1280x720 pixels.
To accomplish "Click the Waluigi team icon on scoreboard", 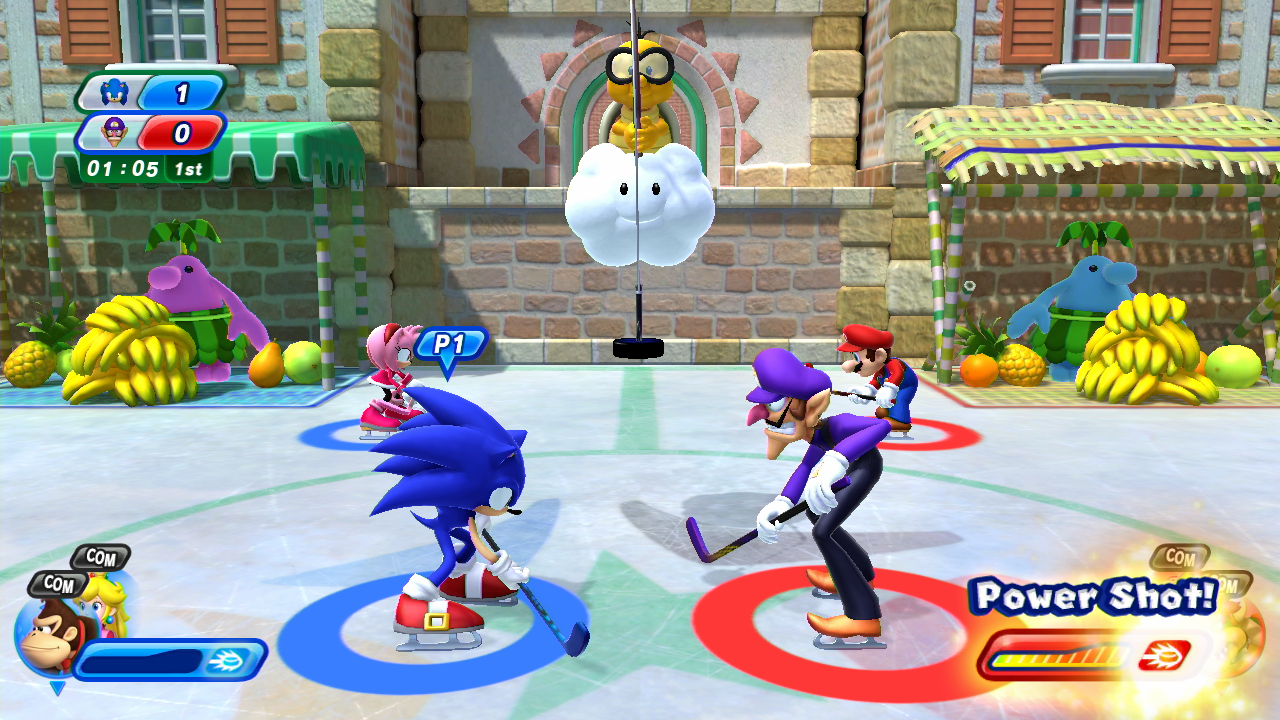I will (x=115, y=133).
